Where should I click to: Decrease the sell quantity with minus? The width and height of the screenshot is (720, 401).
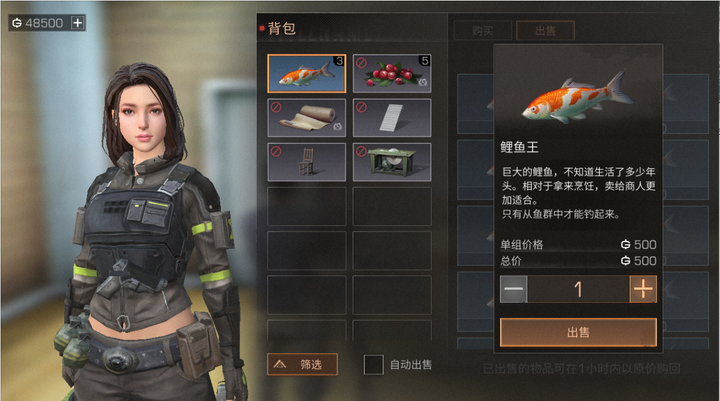click(x=514, y=289)
